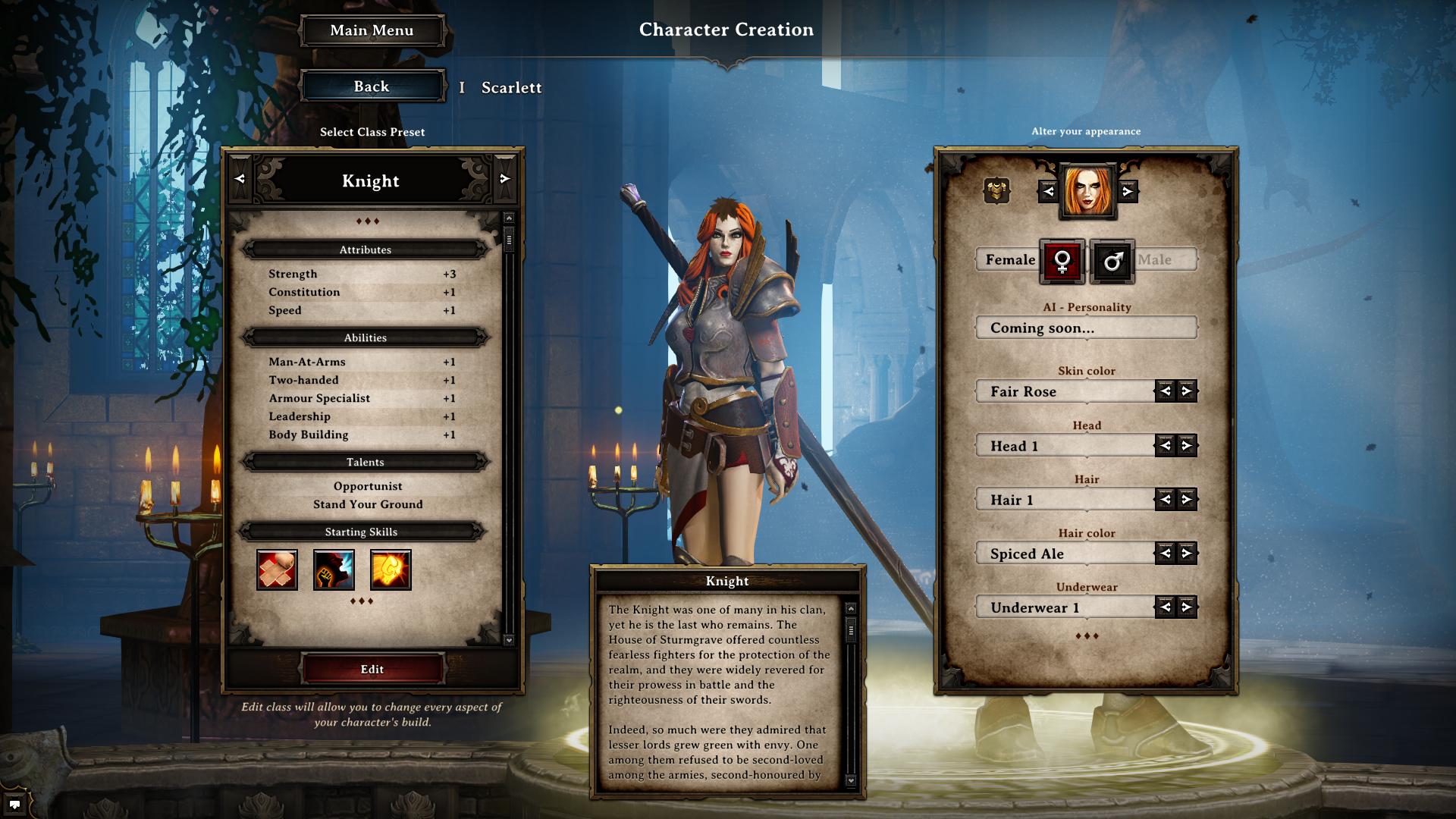1456x819 pixels.
Task: Choose the Male gender button
Action: 1112,262
